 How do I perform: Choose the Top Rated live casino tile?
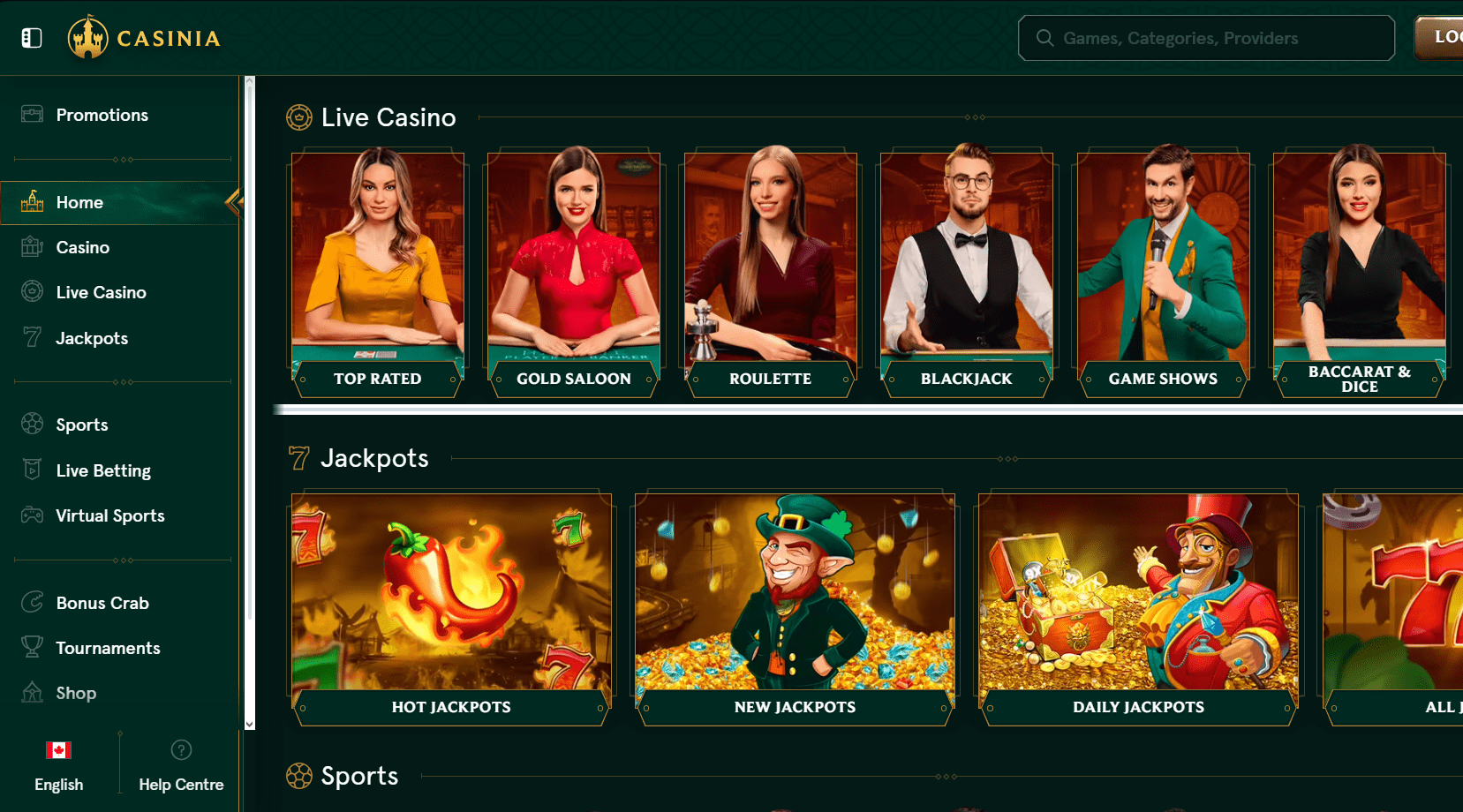(378, 274)
